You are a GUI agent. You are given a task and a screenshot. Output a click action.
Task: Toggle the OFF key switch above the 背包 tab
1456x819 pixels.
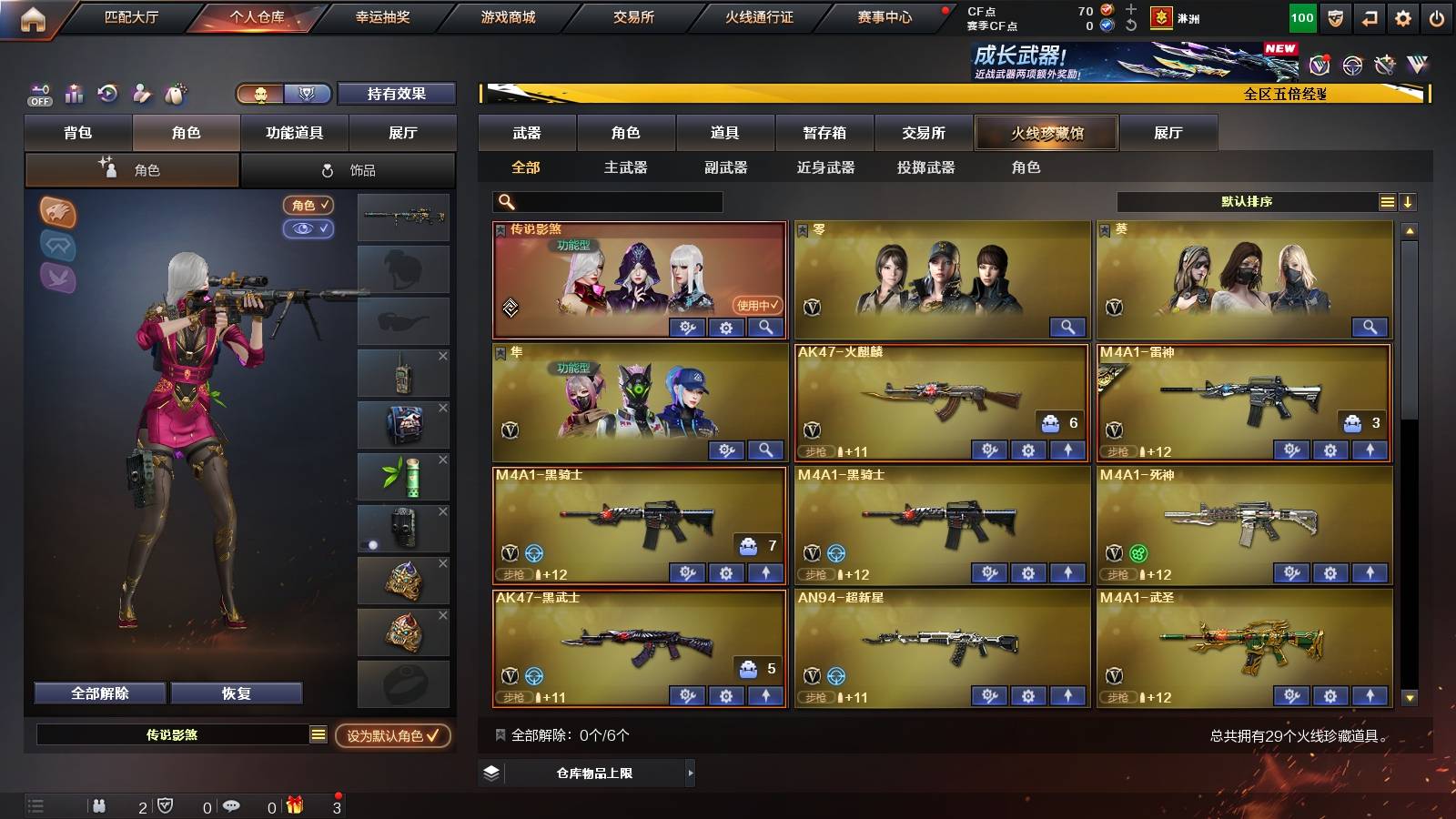coord(38,94)
